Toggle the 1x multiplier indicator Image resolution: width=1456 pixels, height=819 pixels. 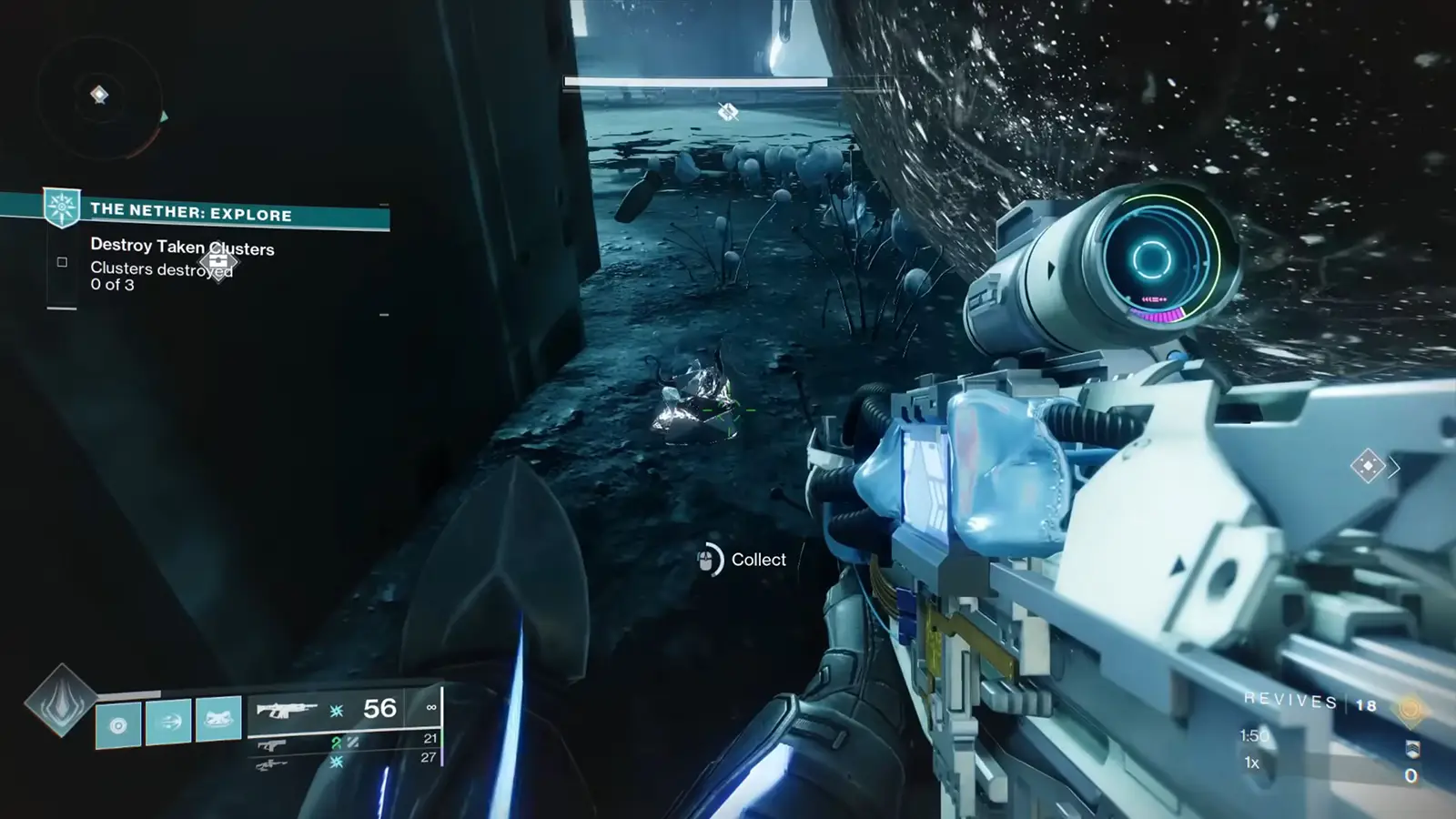(x=1251, y=763)
